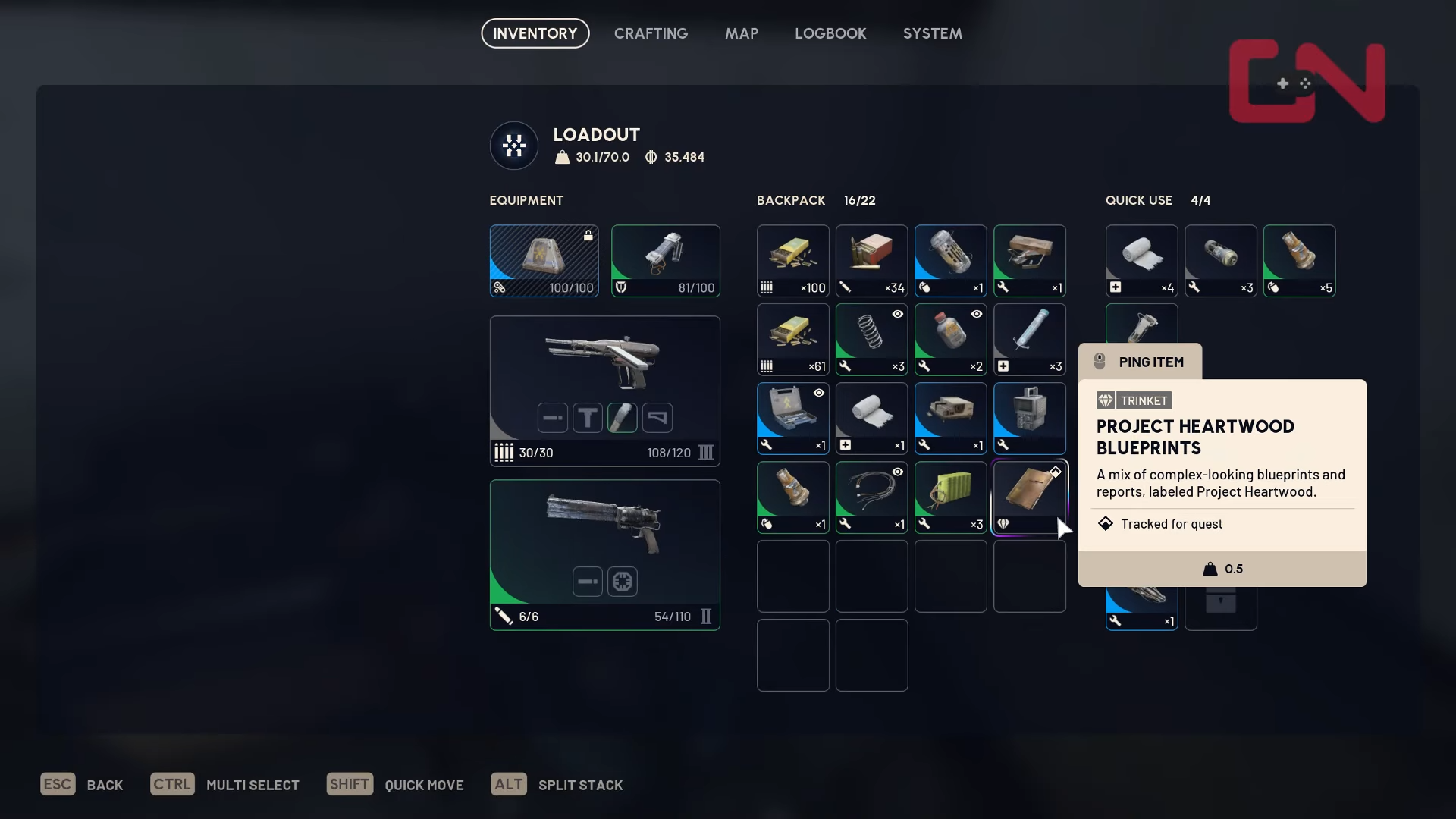This screenshot has width=1456, height=819.
Task: Open the Logbook tab
Action: pos(830,33)
